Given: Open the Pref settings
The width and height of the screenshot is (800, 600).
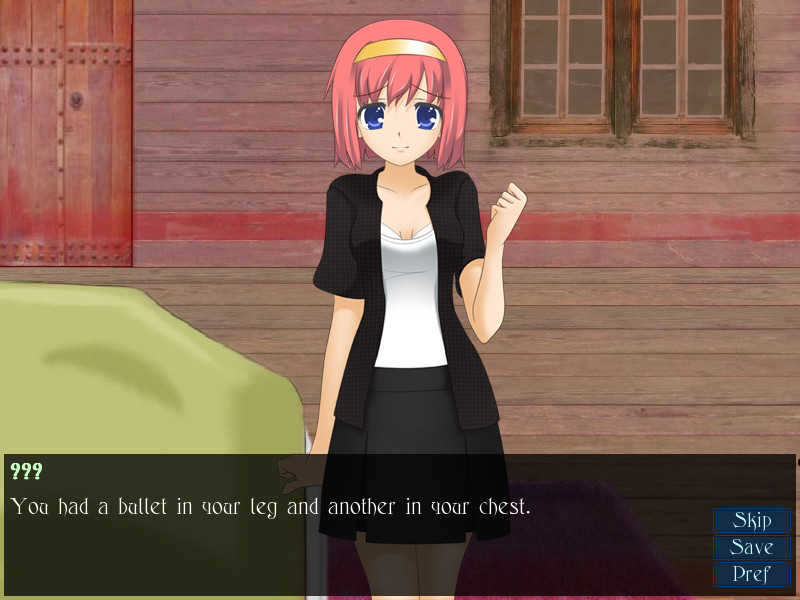Looking at the screenshot, I should (752, 575).
